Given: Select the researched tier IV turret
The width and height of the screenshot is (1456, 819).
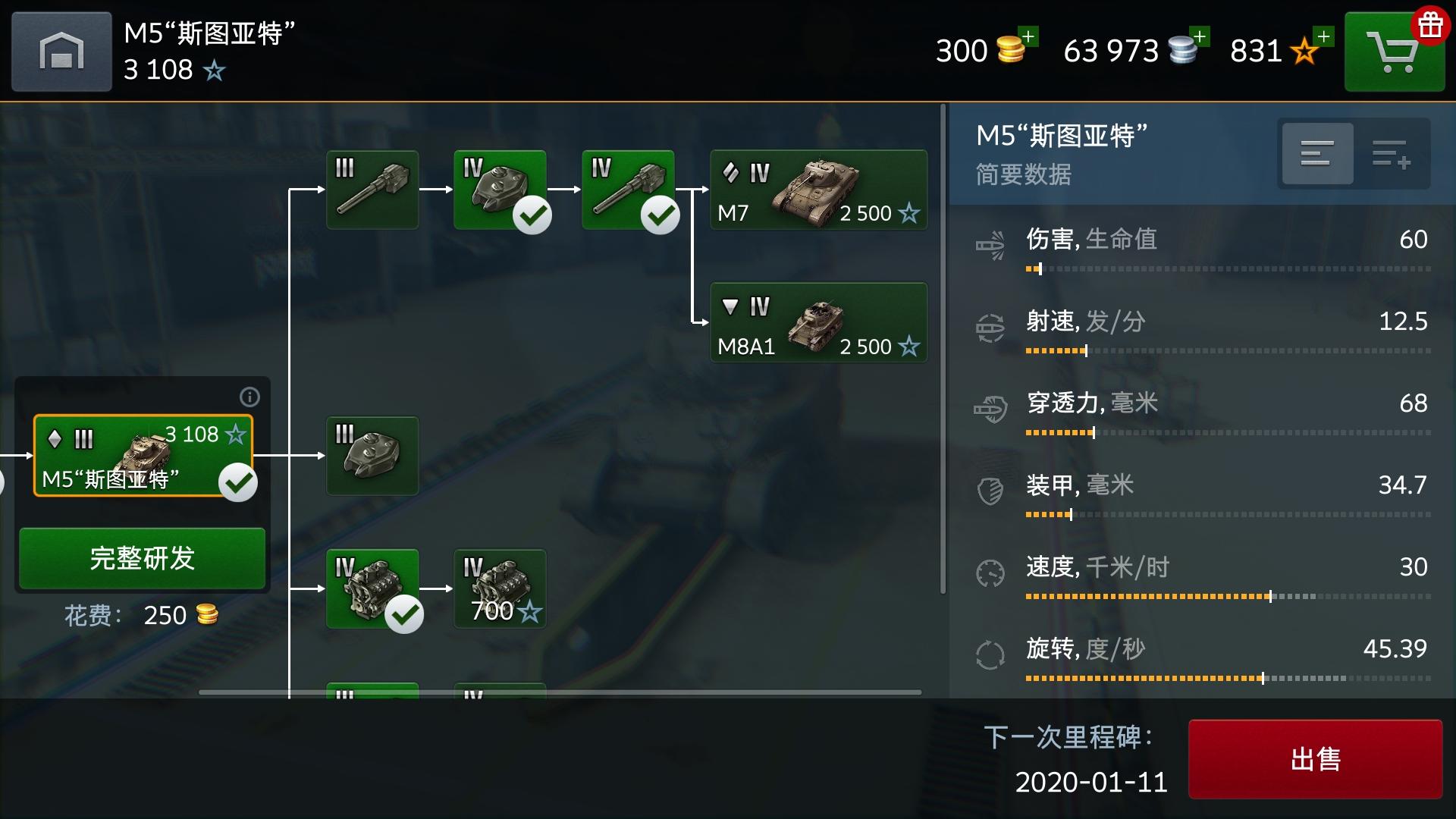Looking at the screenshot, I should pos(500,190).
